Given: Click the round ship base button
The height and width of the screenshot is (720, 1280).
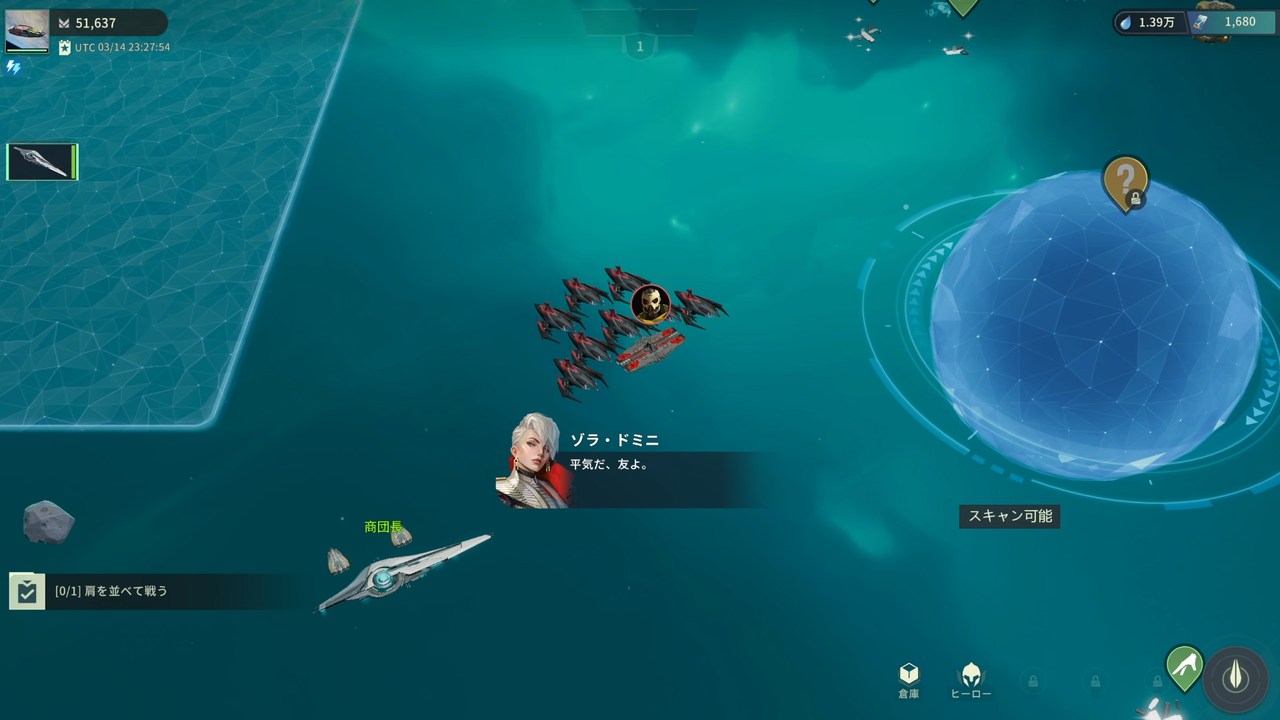Looking at the screenshot, I should coord(1236,677).
